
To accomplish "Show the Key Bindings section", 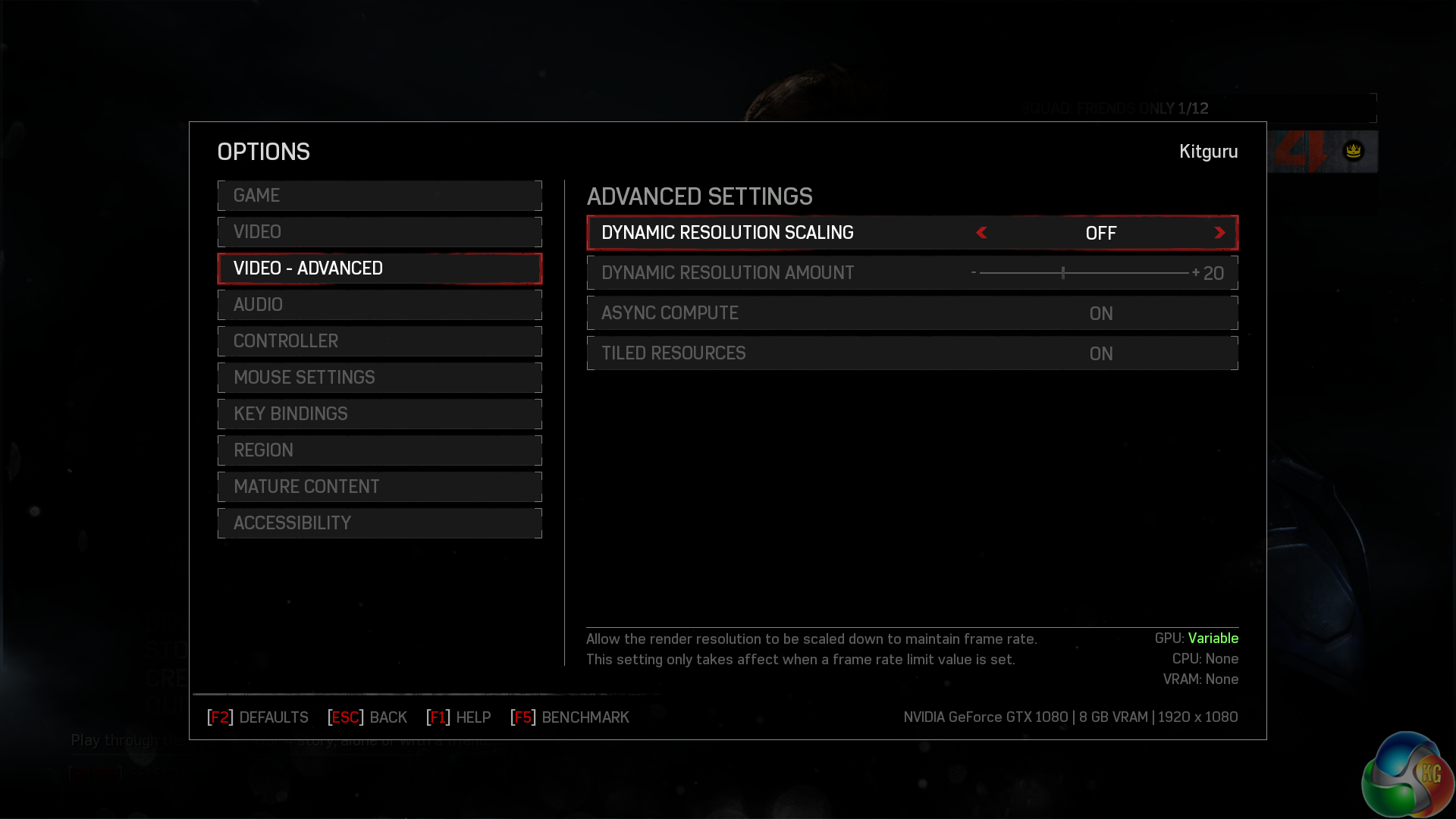I will [x=379, y=414].
